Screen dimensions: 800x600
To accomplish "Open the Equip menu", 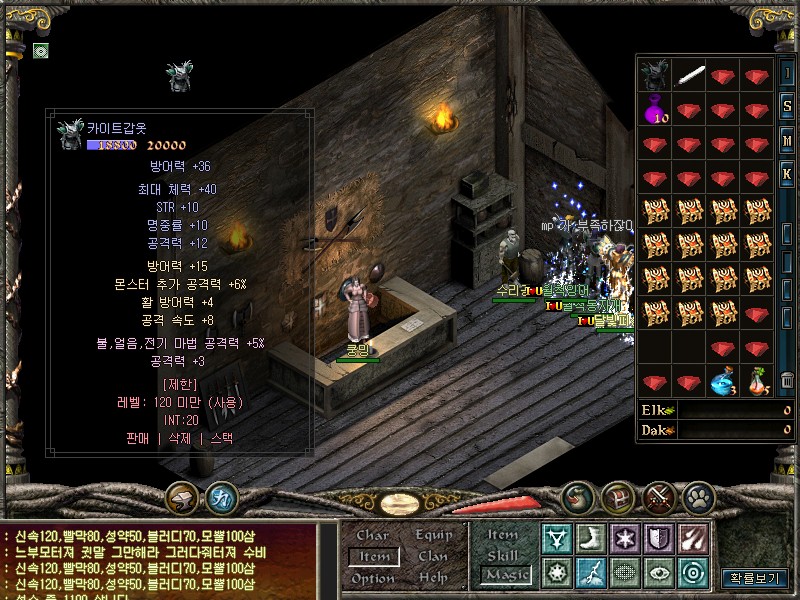I will [x=434, y=535].
